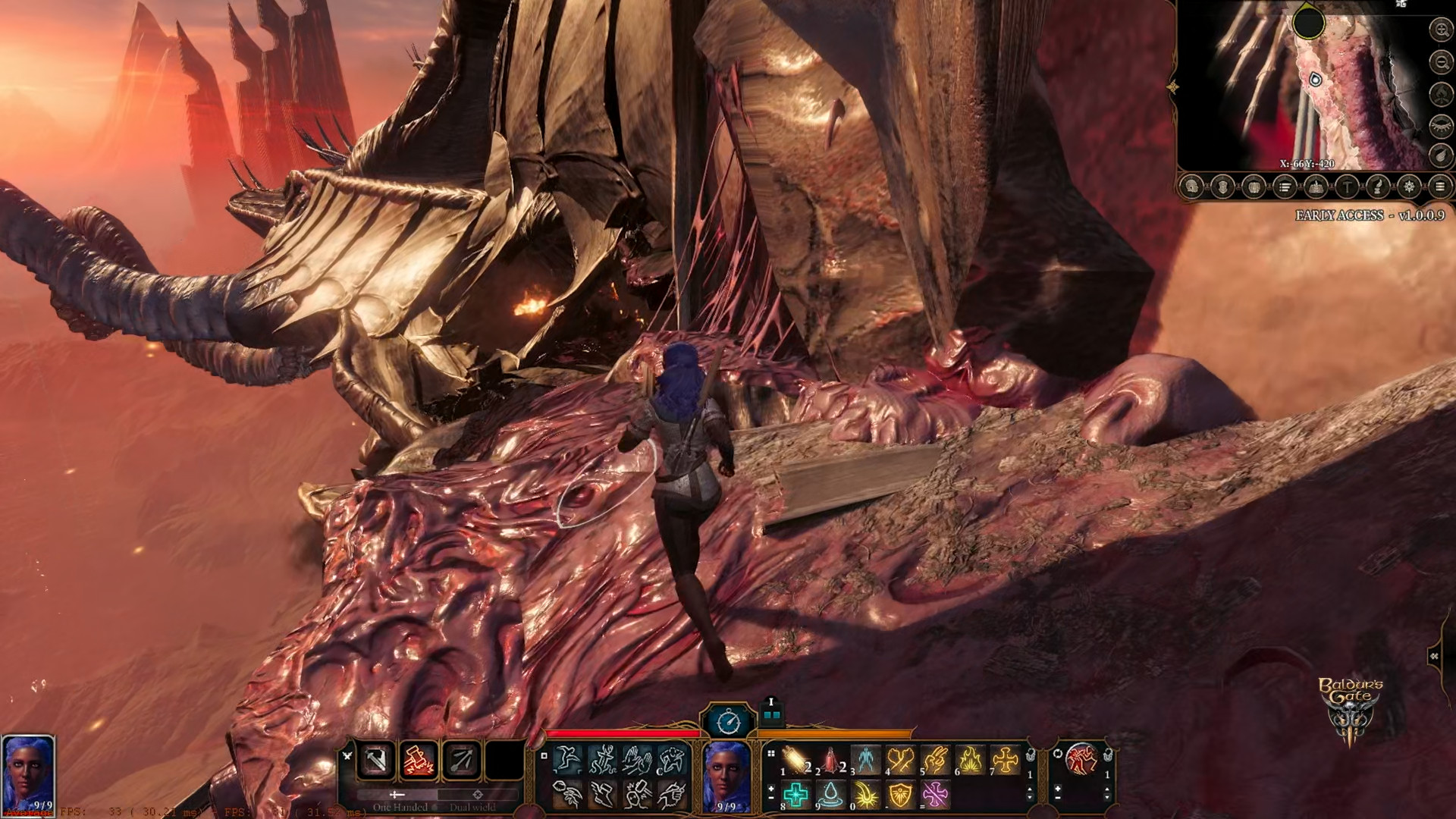Click the stopwatch turn-based mode button
The width and height of the screenshot is (1456, 819).
click(729, 721)
